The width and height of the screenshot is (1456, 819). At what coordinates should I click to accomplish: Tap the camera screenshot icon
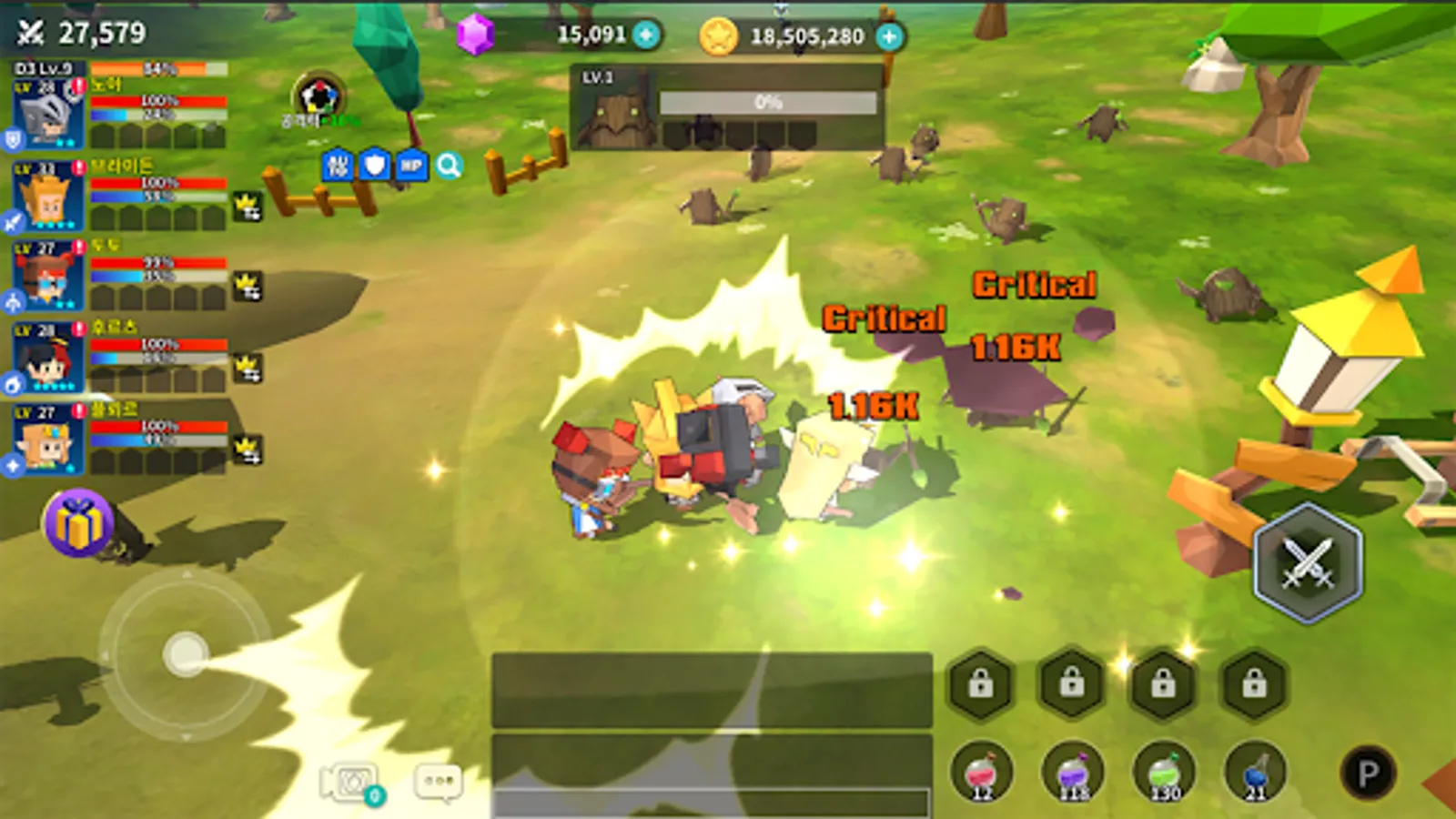tap(349, 784)
